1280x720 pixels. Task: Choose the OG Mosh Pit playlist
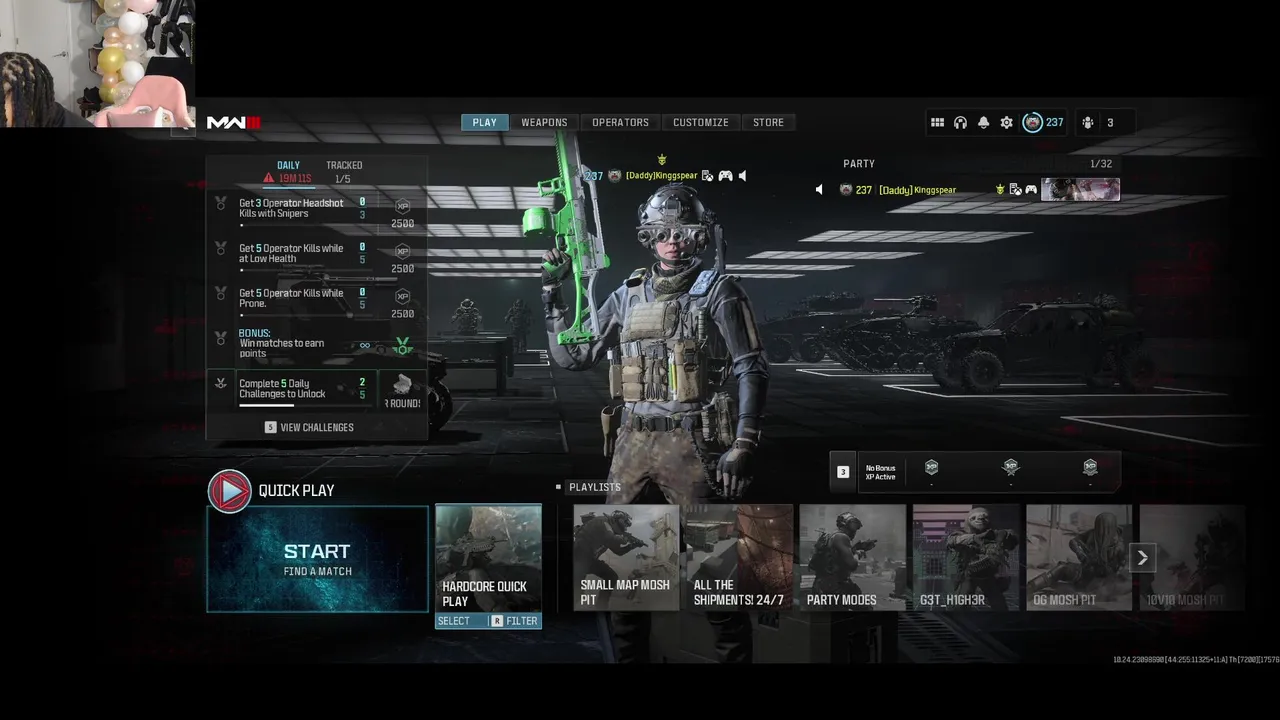[x=1078, y=557]
